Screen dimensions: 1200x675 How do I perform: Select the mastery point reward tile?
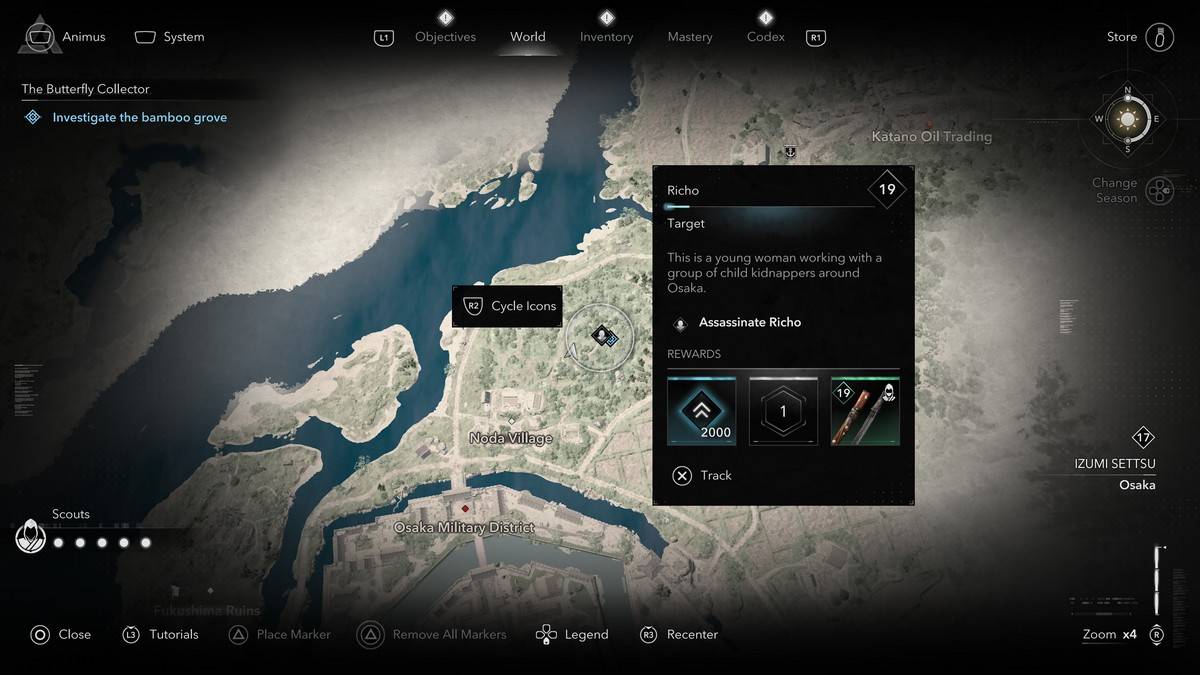click(x=783, y=411)
